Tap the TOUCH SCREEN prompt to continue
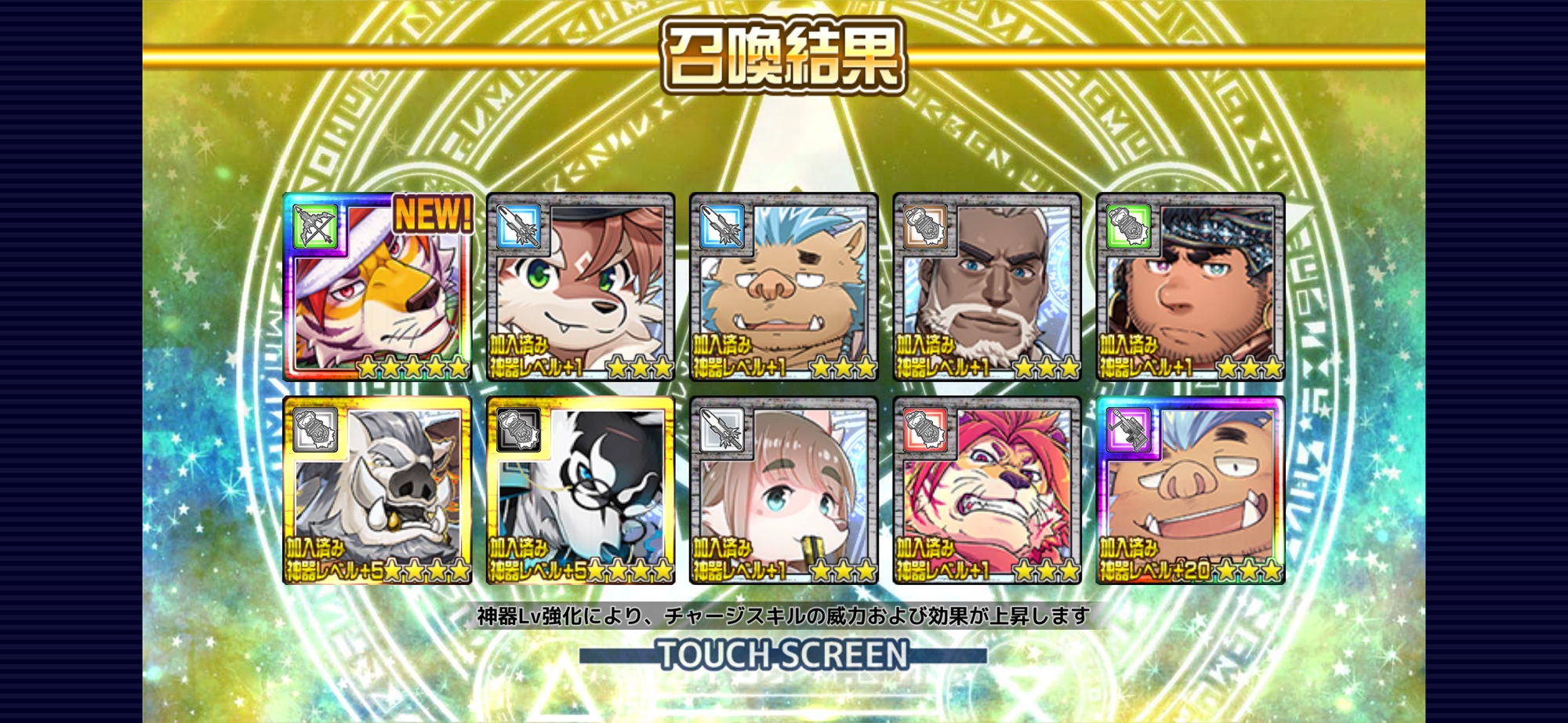 tap(782, 655)
